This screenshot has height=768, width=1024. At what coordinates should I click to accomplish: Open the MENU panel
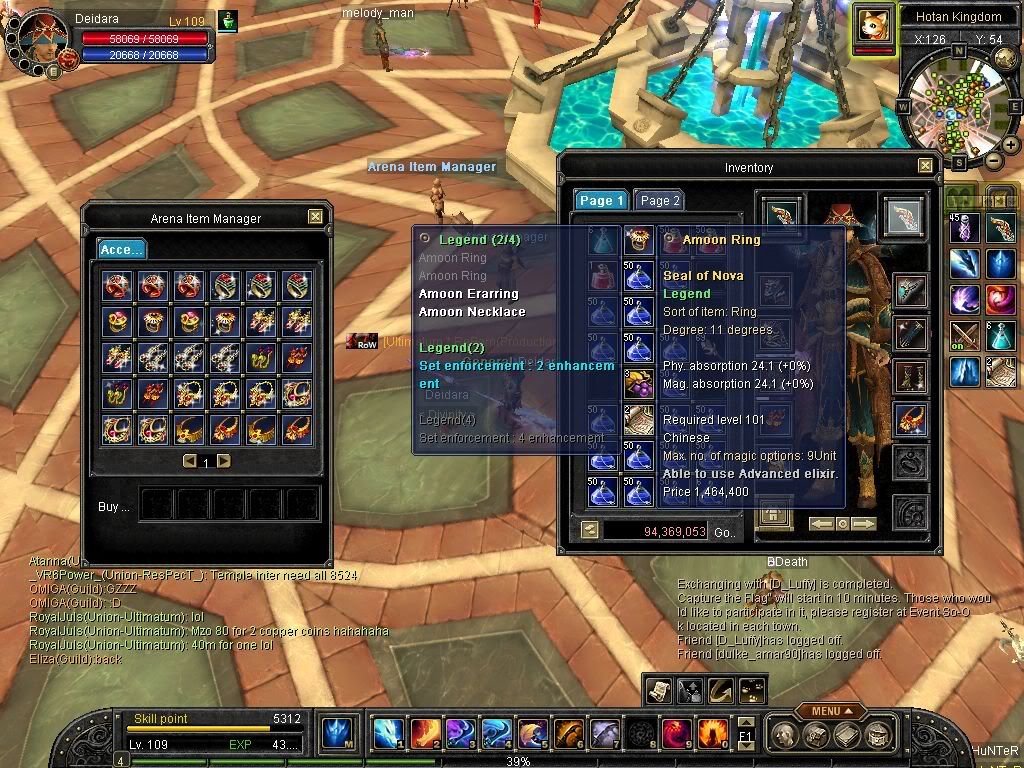tap(830, 710)
